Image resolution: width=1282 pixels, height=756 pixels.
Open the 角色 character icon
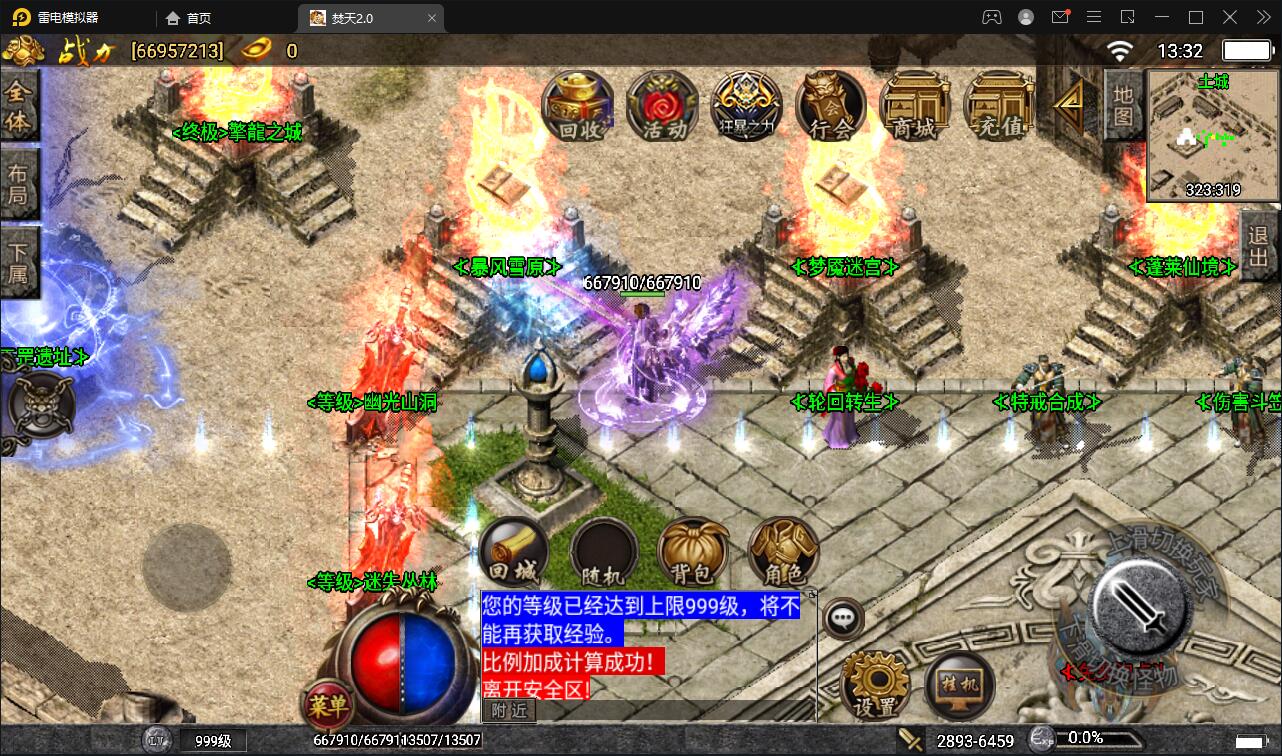tap(782, 550)
